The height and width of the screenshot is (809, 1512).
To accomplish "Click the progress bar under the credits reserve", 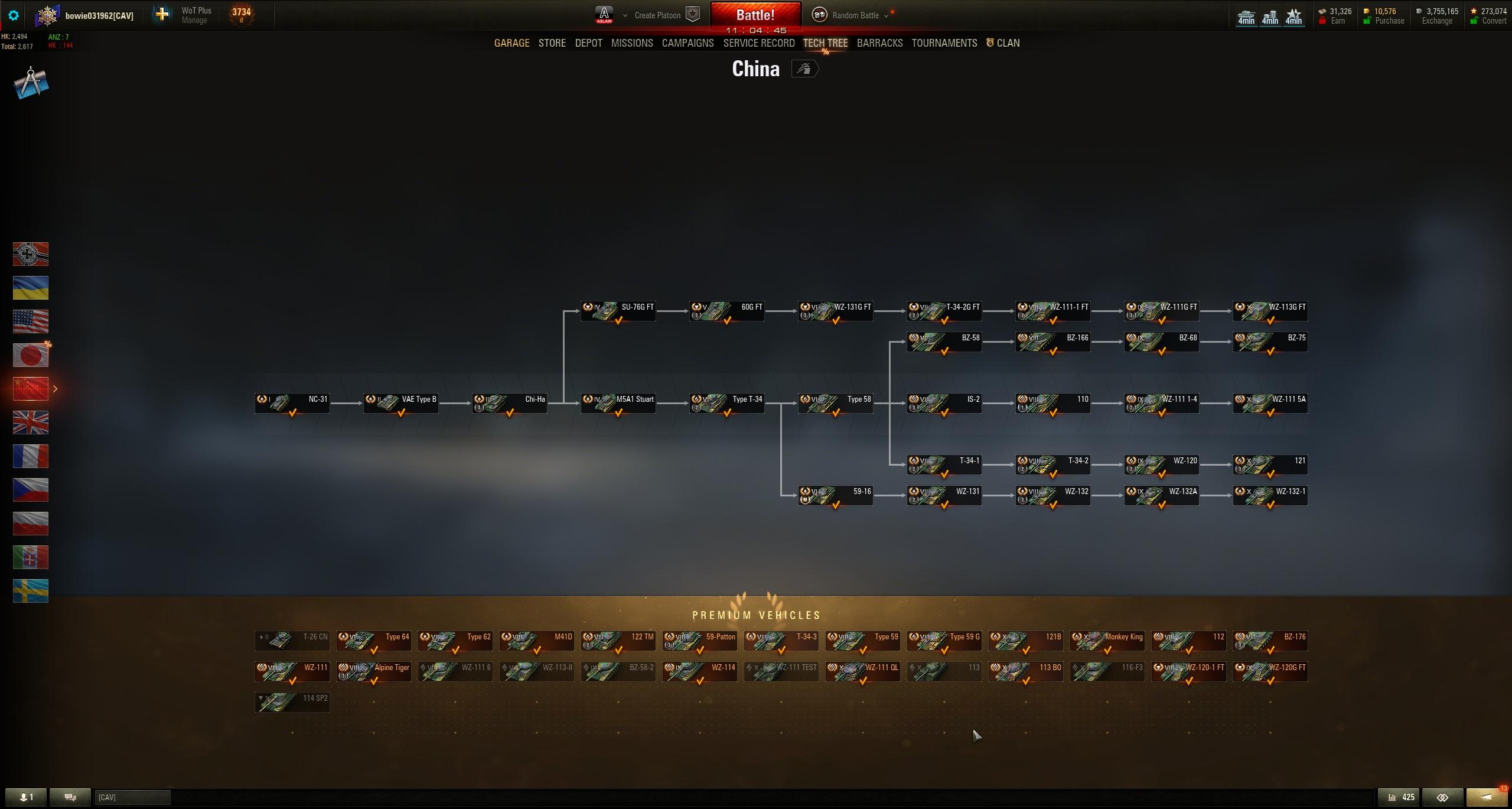I will click(1270, 26).
